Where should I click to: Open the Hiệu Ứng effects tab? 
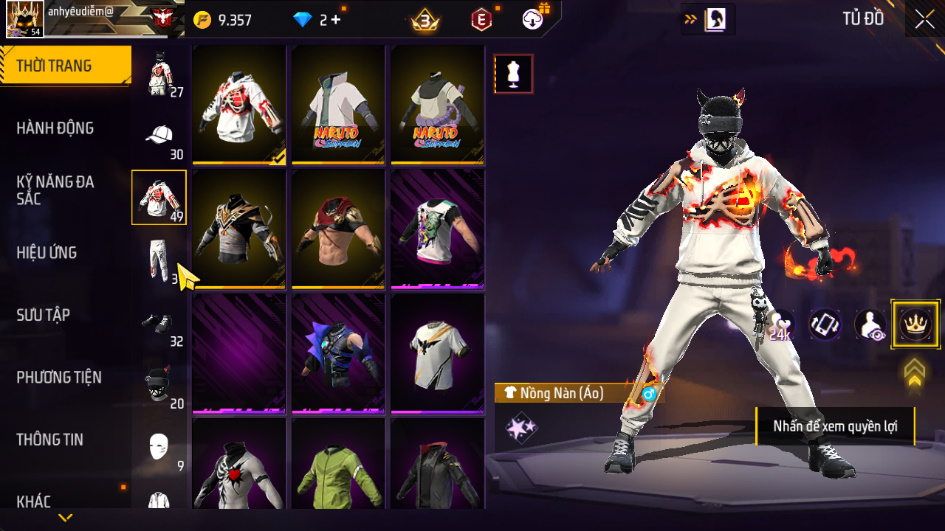coord(47,253)
